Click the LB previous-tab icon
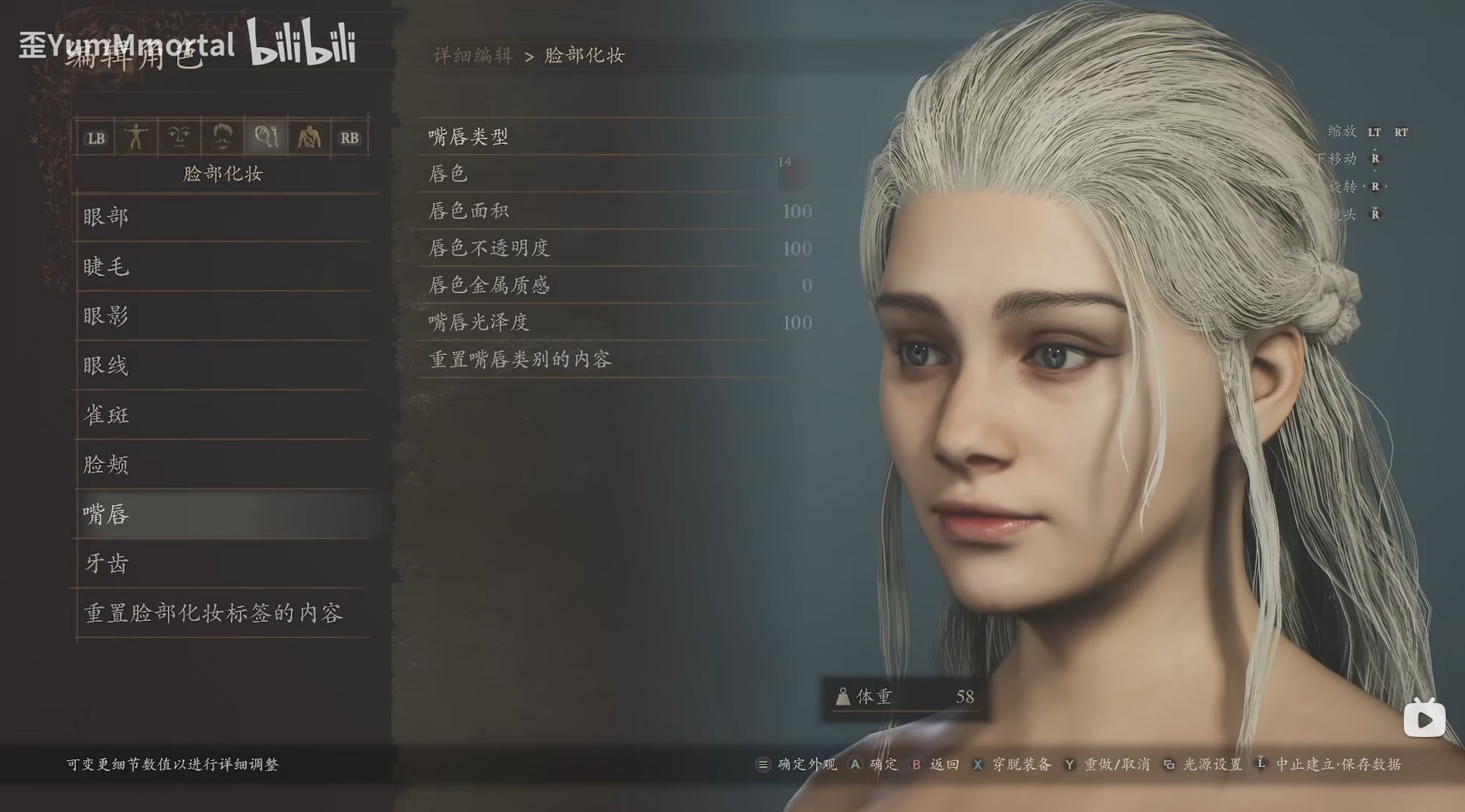 [96, 137]
